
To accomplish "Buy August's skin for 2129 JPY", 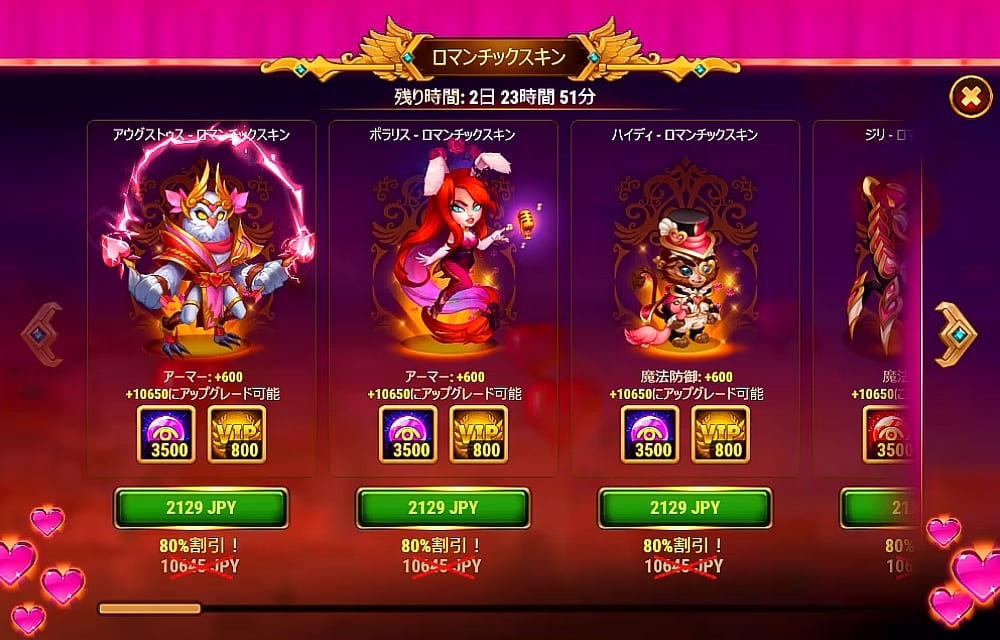I will point(201,508).
